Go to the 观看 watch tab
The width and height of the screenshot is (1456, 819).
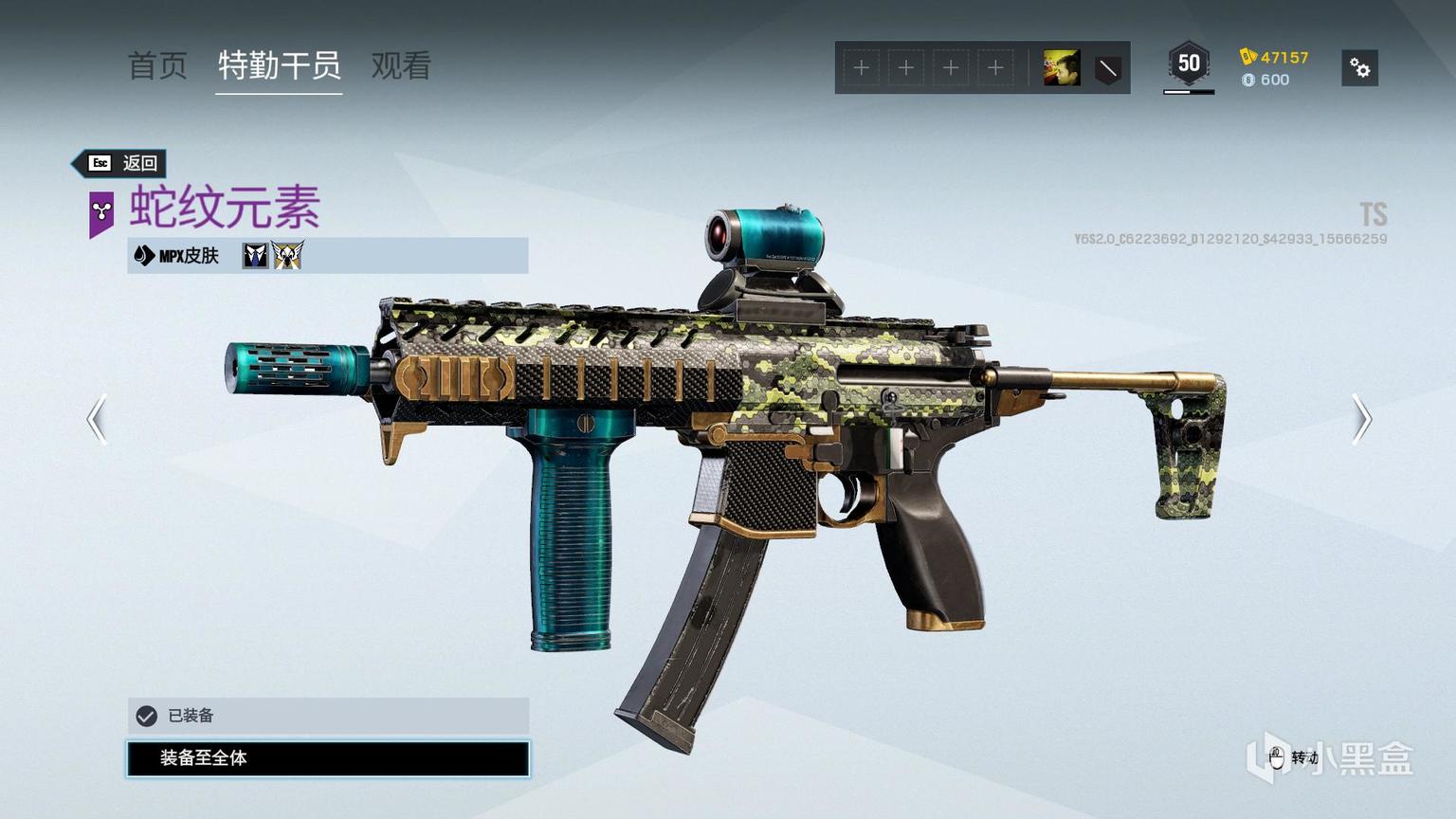(401, 66)
